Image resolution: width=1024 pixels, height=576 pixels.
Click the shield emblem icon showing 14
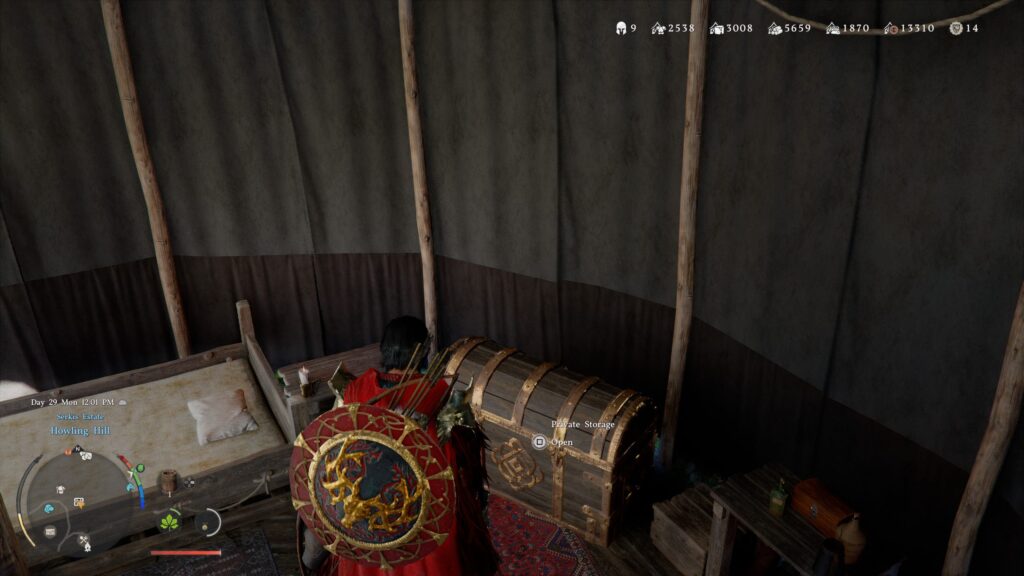tap(955, 28)
